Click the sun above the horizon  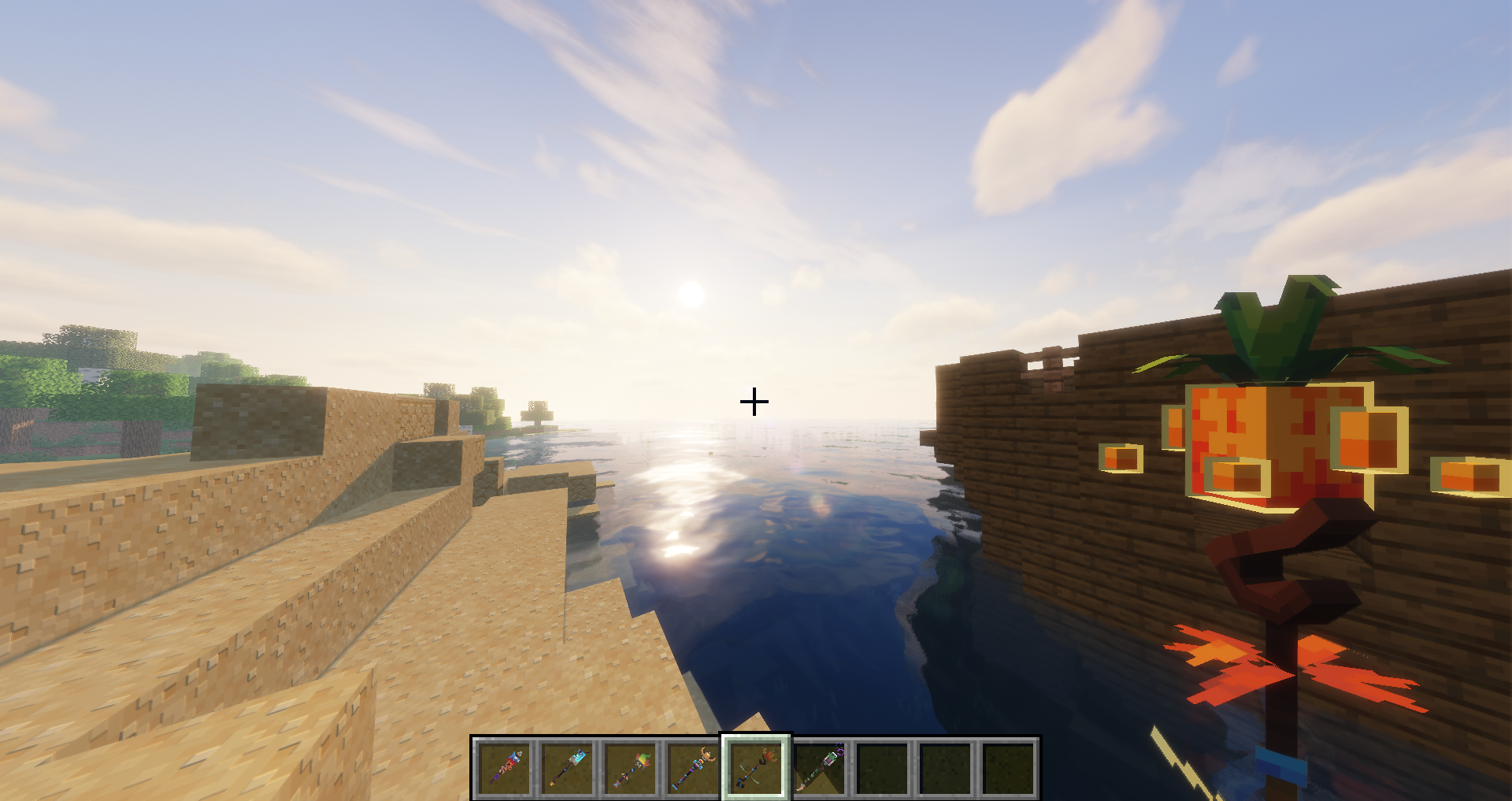click(691, 295)
